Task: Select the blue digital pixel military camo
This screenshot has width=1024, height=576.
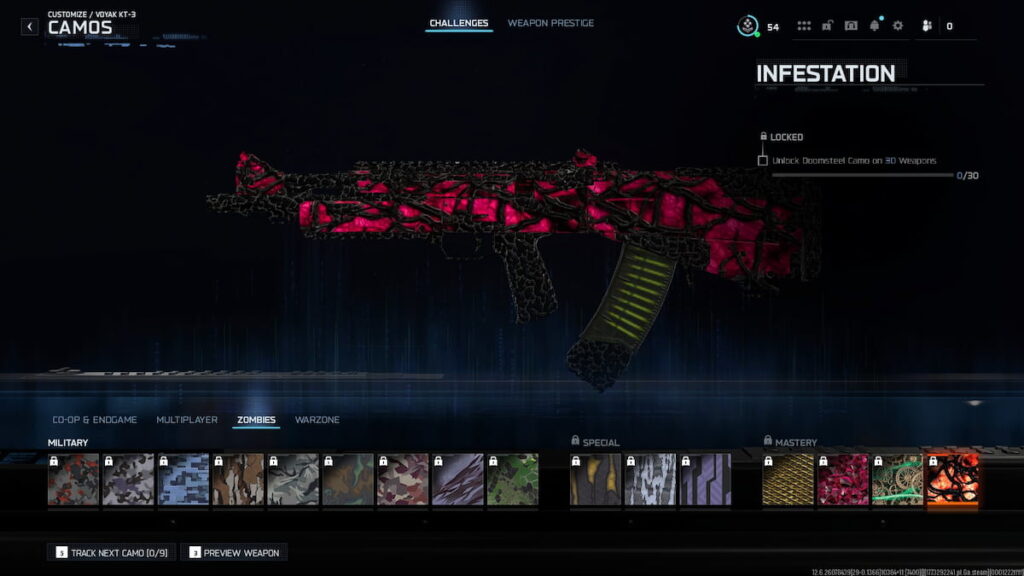Action: point(183,480)
